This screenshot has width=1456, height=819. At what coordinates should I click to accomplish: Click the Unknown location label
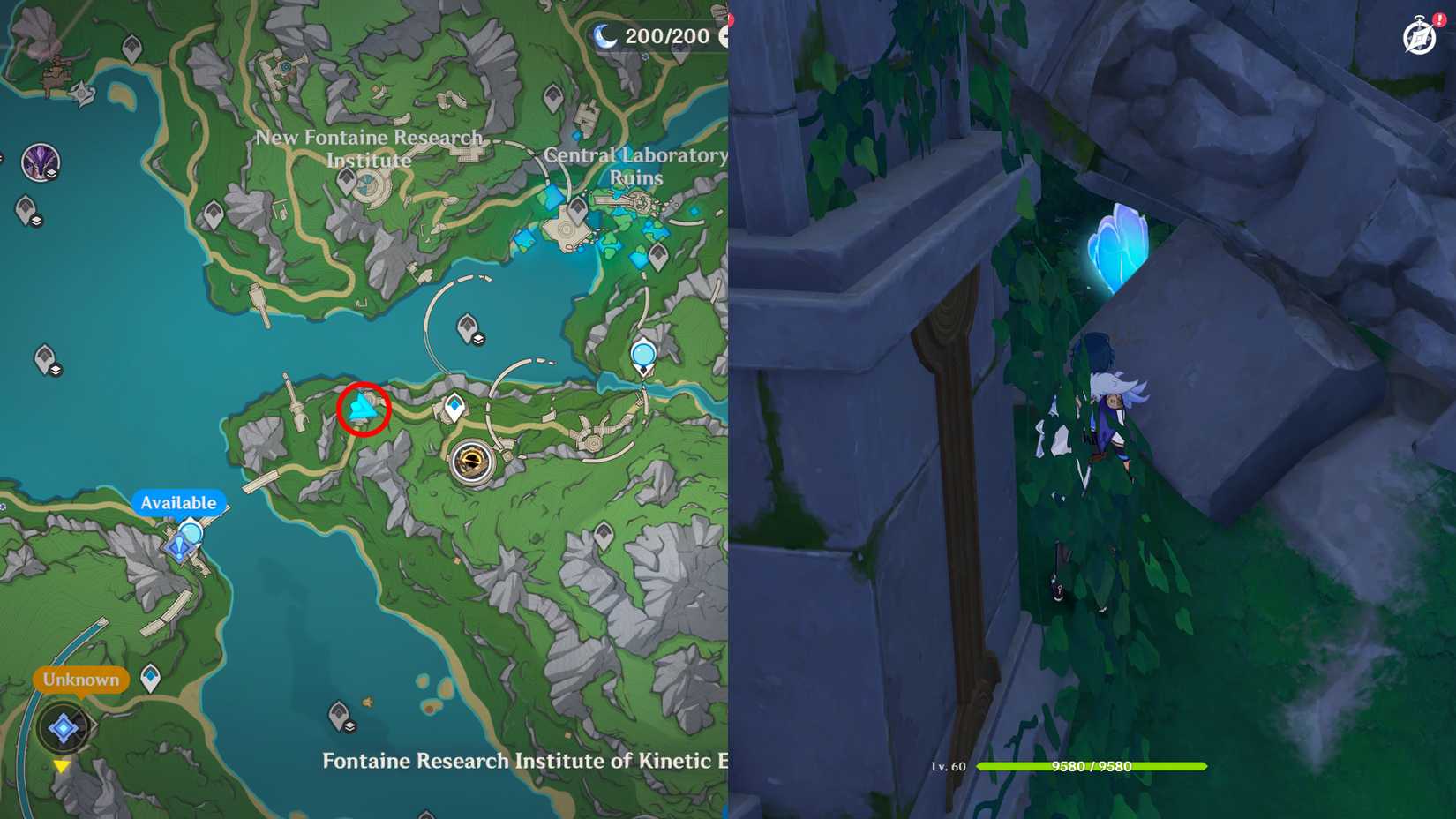click(79, 680)
